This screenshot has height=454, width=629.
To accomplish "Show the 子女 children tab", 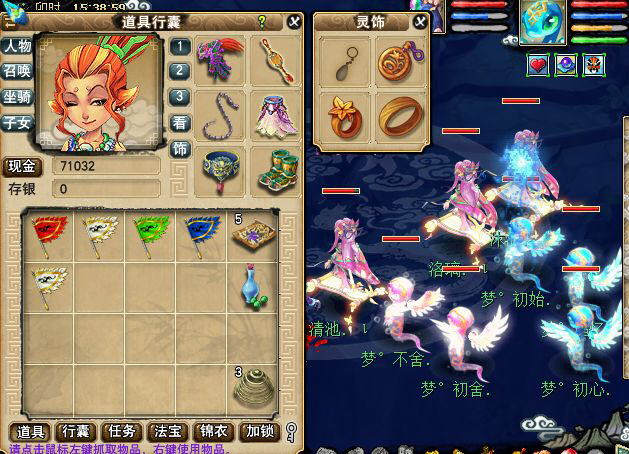I will [x=16, y=122].
